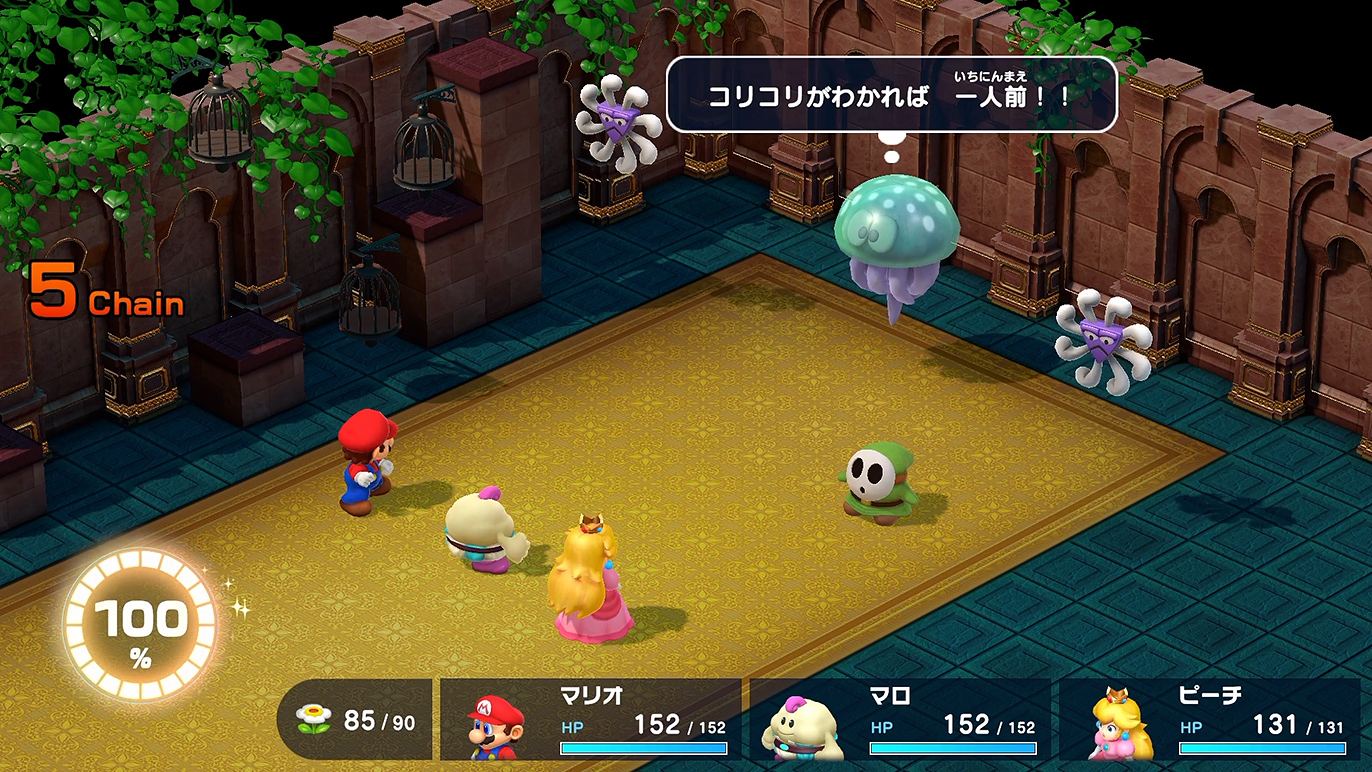Select Mallow's party status panel
This screenshot has height=772, width=1372.
click(900, 720)
